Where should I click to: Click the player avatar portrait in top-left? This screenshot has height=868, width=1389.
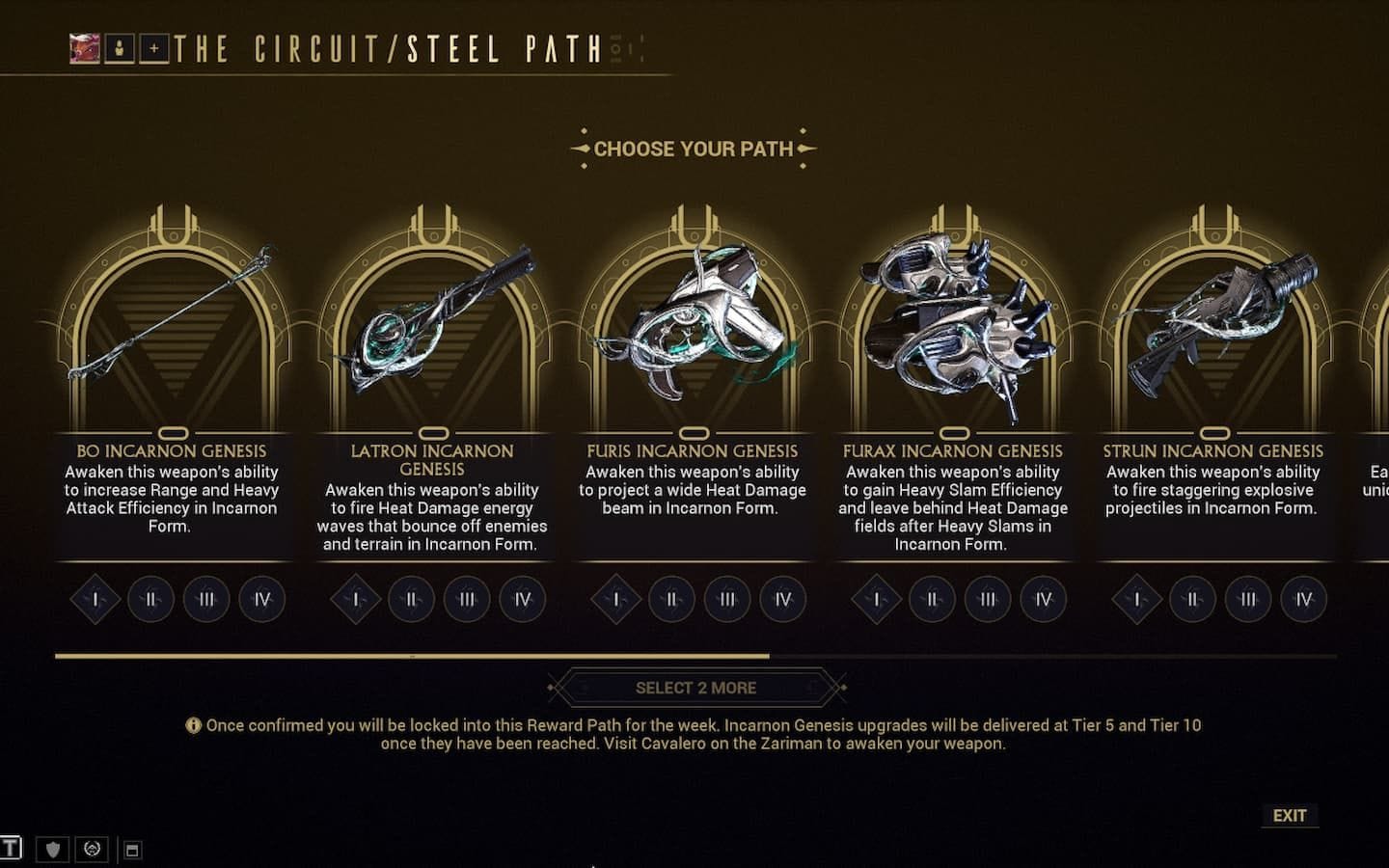(82, 45)
